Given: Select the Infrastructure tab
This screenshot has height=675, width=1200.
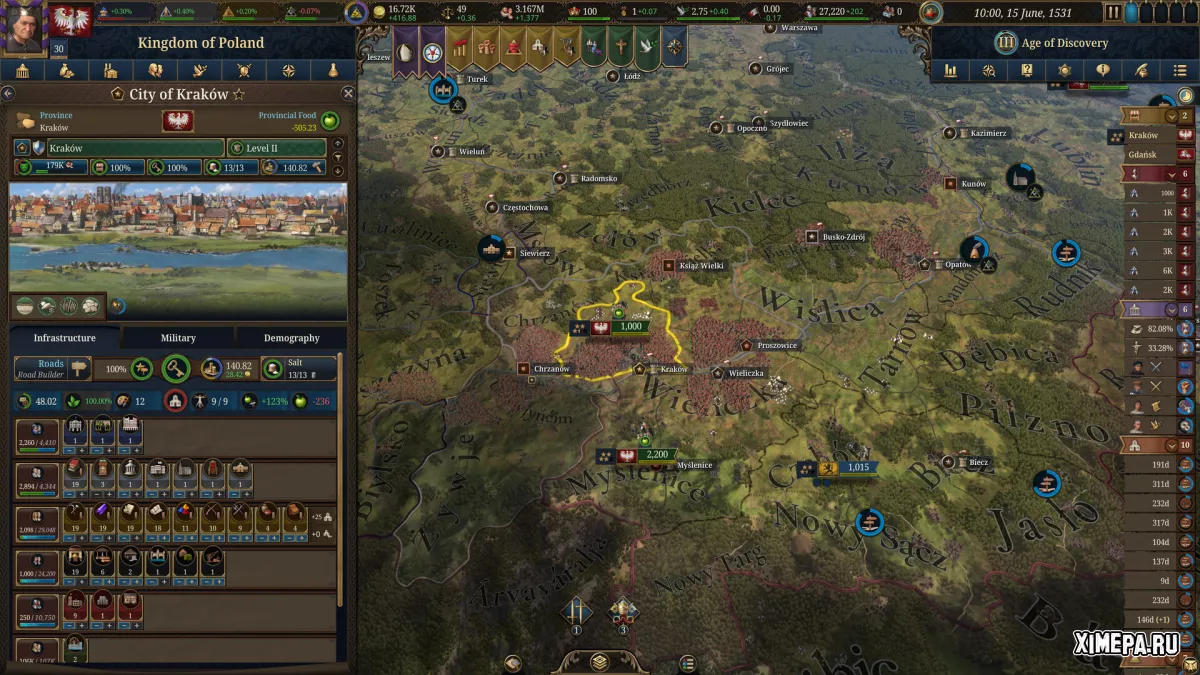Looking at the screenshot, I should [65, 338].
